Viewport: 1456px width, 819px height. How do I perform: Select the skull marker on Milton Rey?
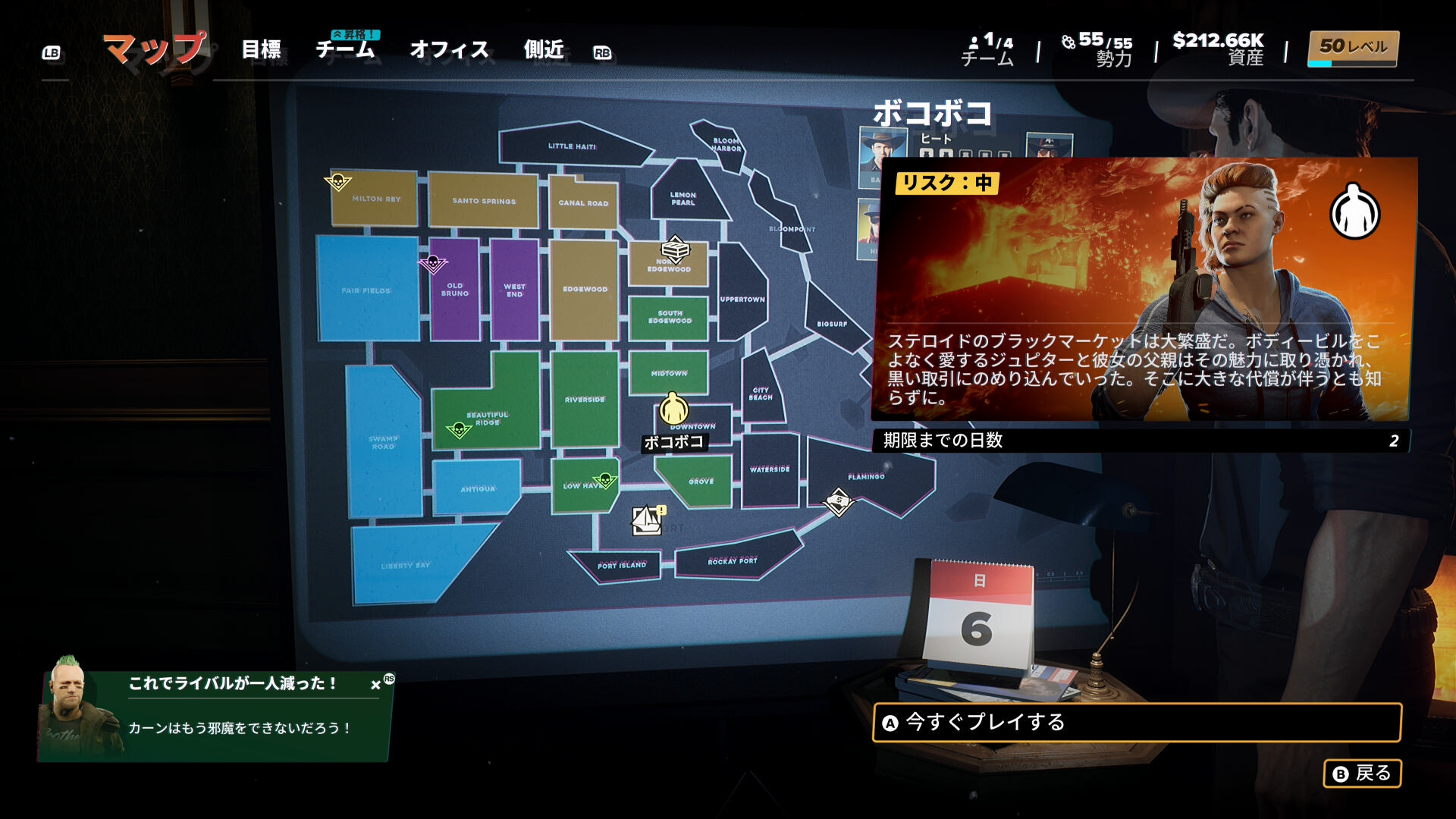tap(337, 182)
